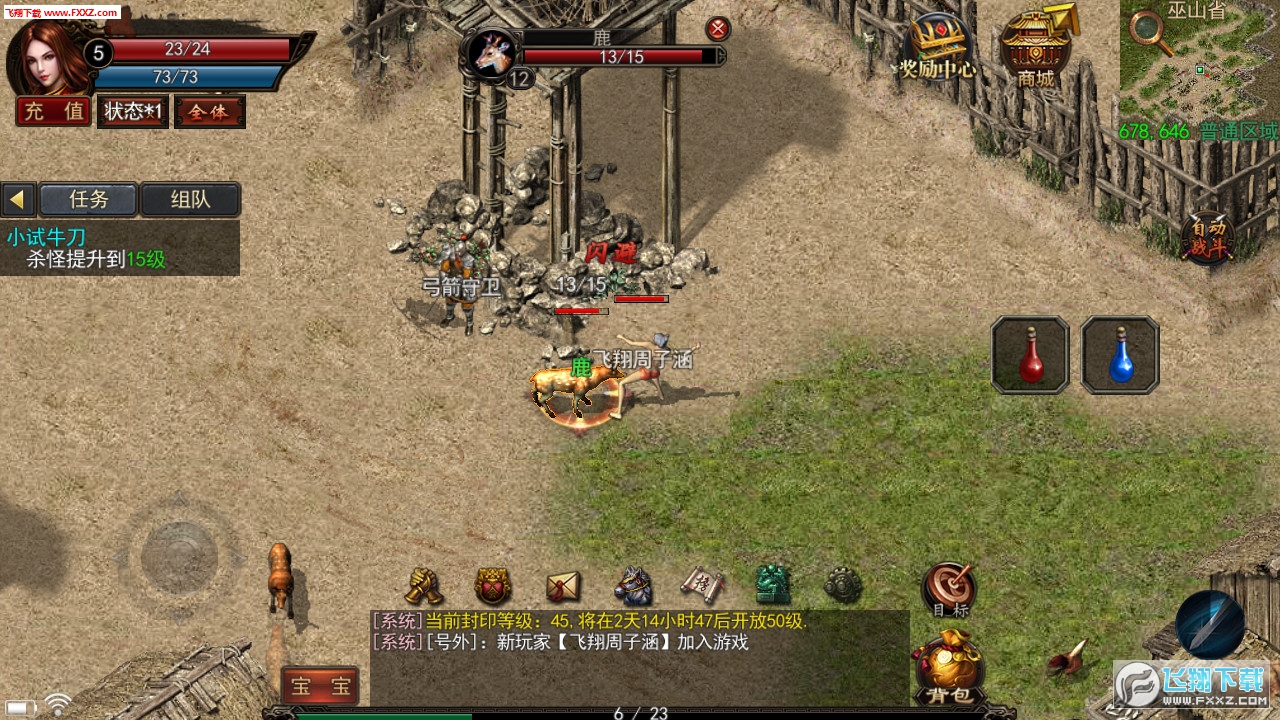Switch attack mode via 全体 button
The image size is (1280, 720).
pos(209,112)
